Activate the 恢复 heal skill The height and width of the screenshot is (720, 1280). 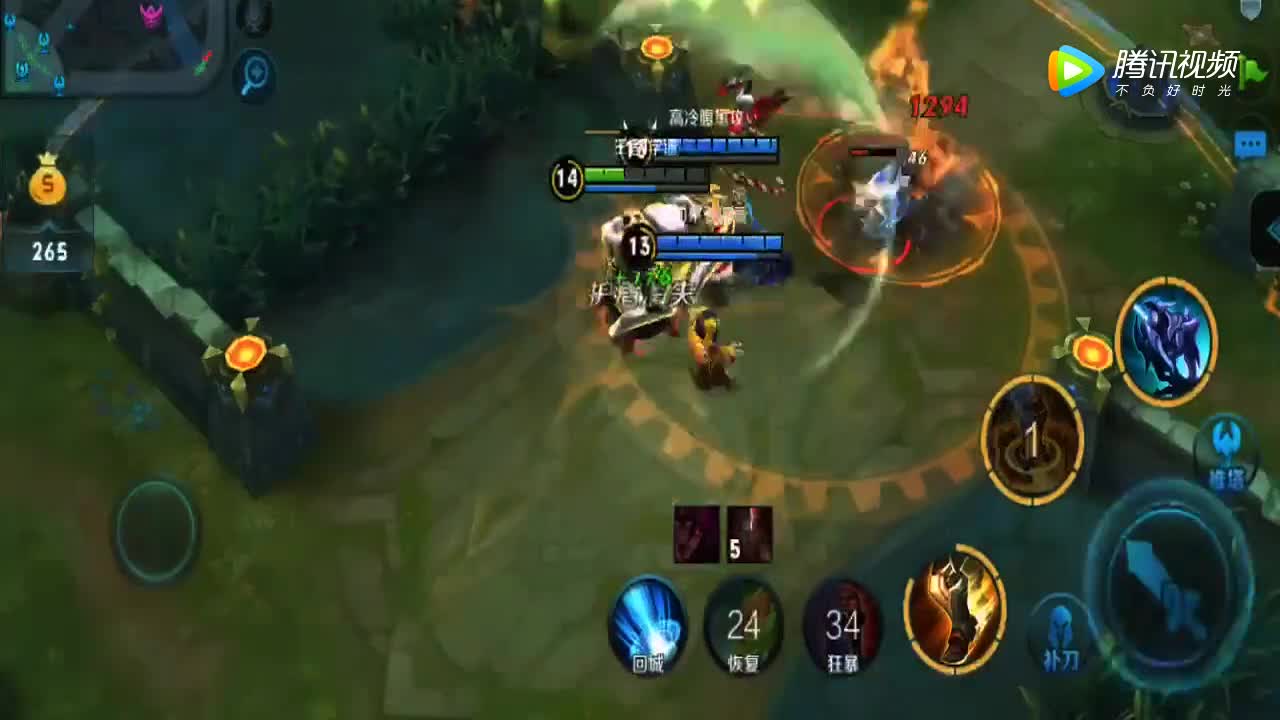tap(743, 627)
